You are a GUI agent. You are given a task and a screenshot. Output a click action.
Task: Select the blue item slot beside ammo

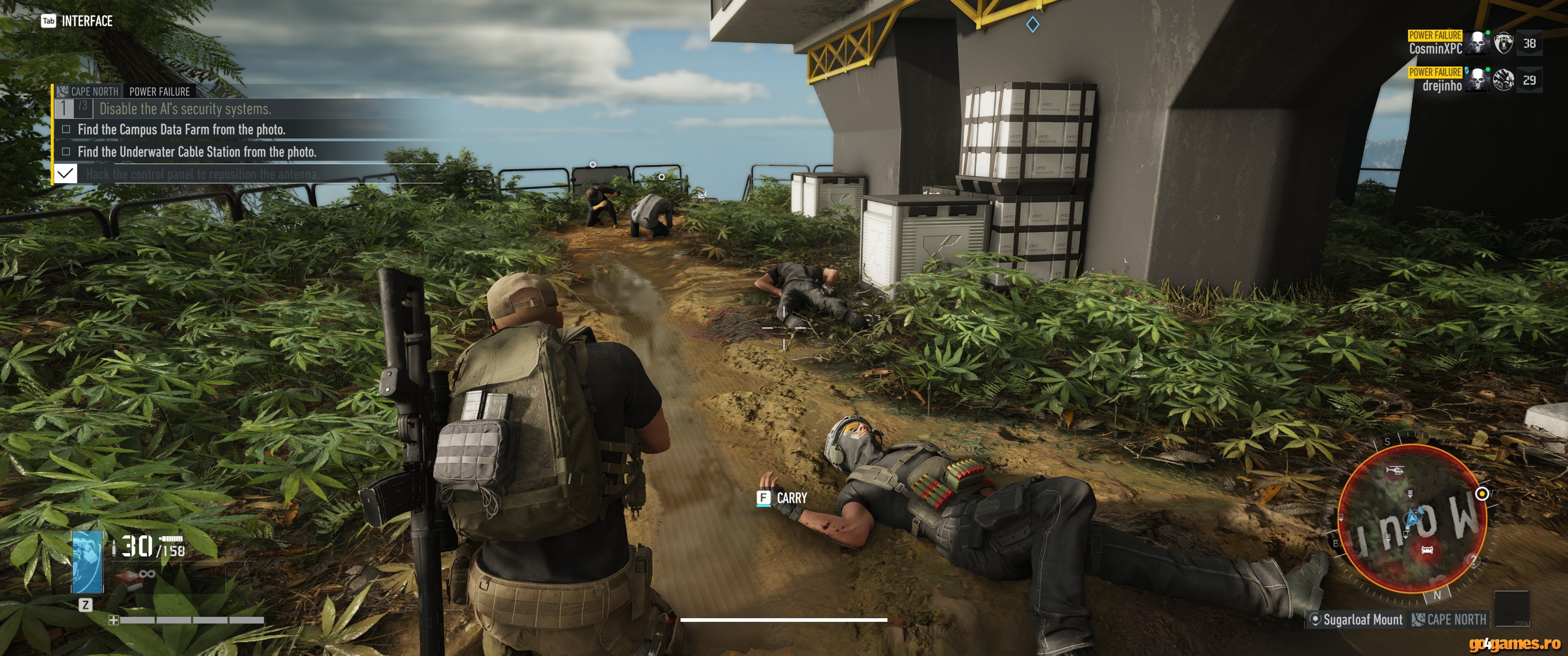click(x=87, y=561)
